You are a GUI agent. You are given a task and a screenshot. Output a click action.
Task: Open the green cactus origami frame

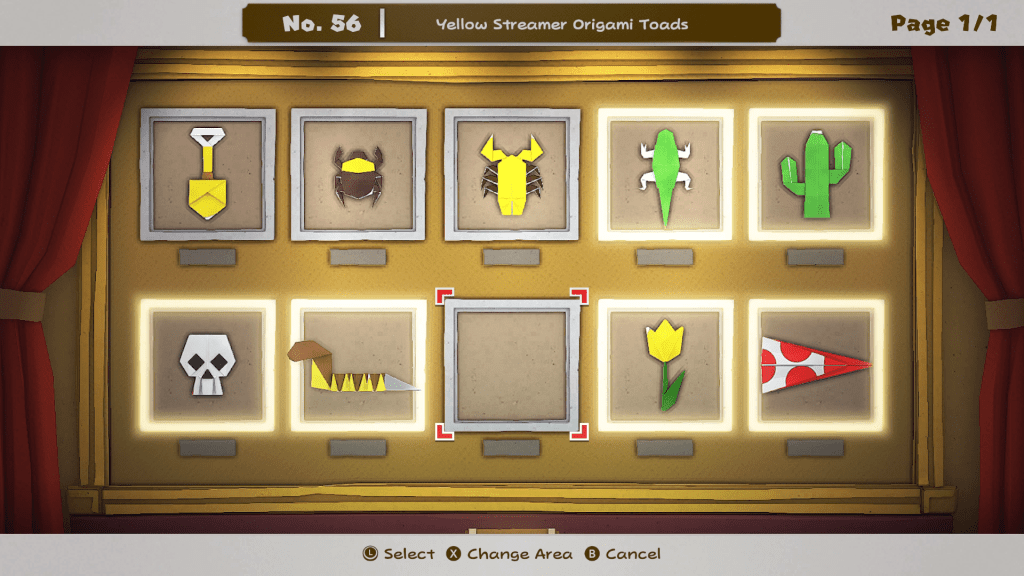coord(816,175)
